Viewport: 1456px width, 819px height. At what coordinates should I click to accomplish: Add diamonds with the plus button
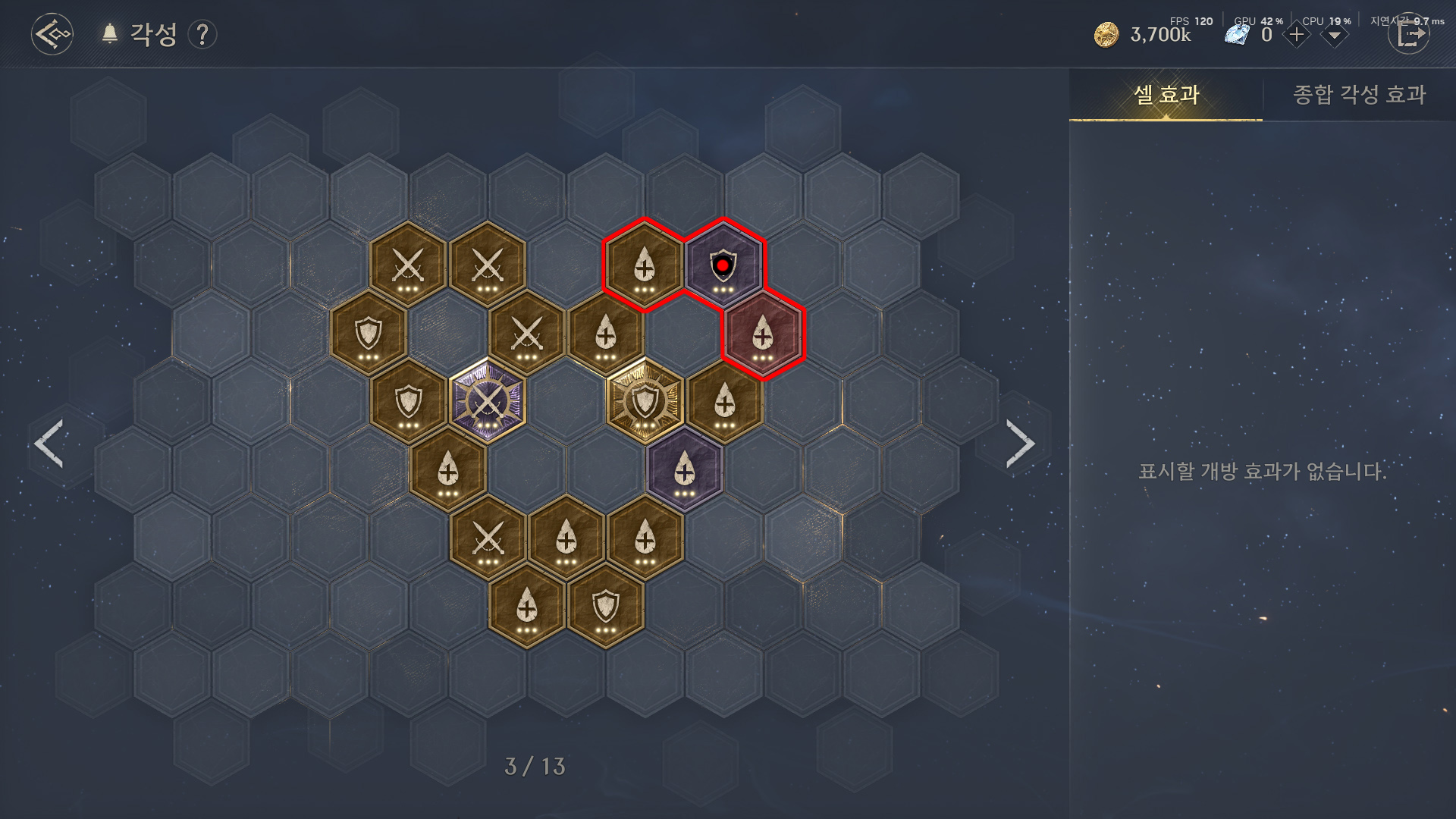click(1296, 35)
